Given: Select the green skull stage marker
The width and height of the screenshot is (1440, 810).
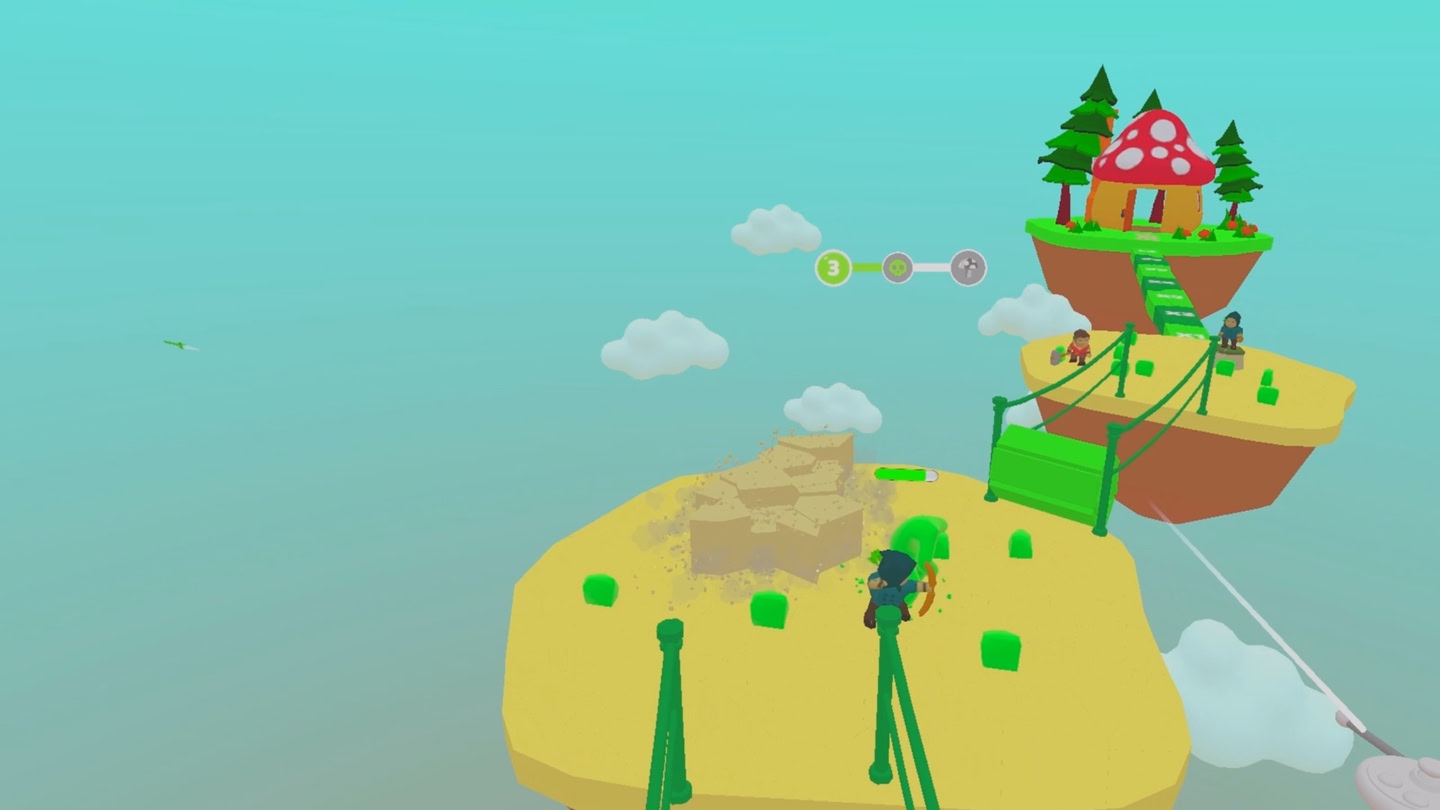Looking at the screenshot, I should click(x=898, y=268).
